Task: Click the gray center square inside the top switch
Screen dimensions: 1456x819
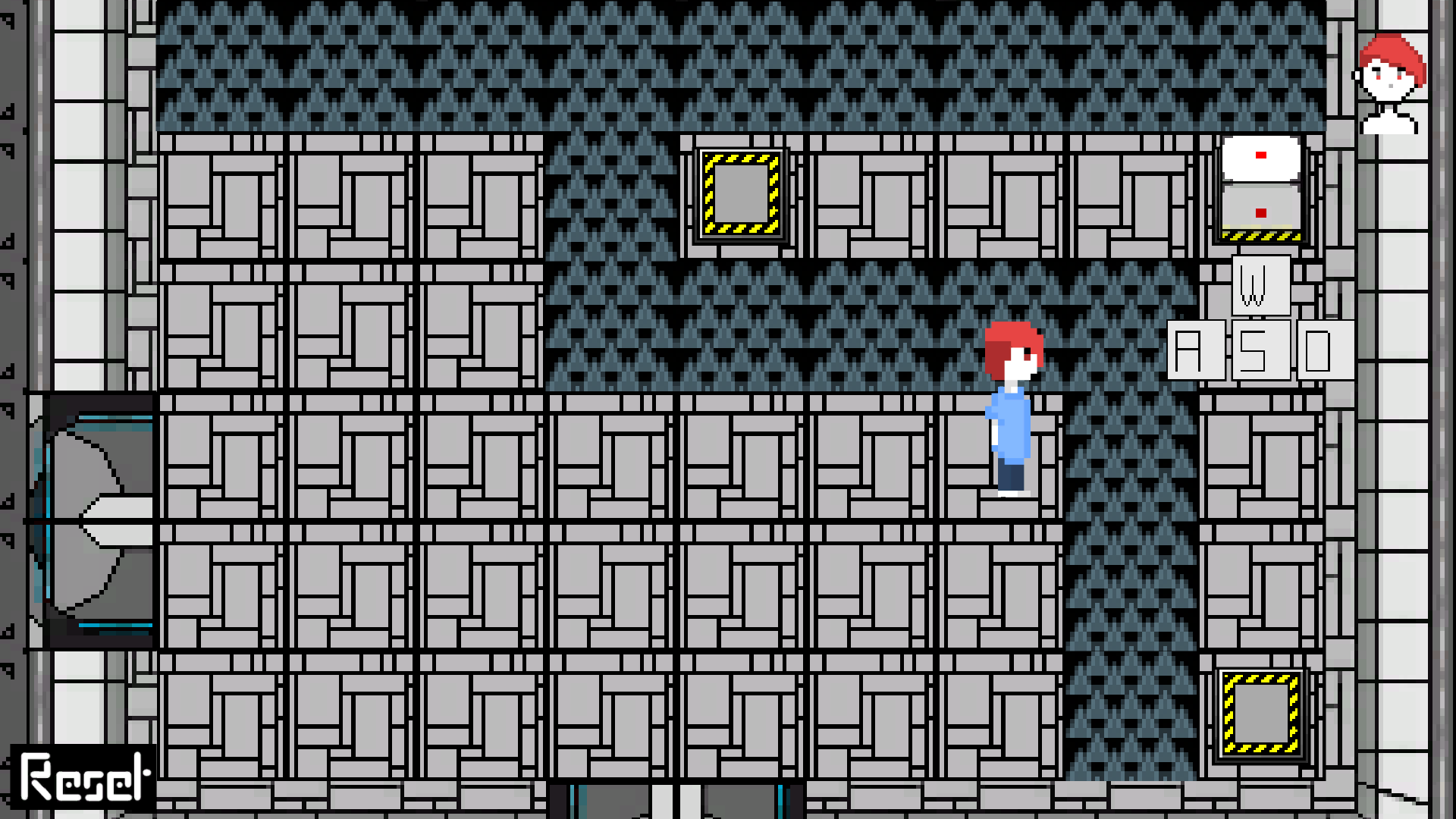Action: [741, 193]
